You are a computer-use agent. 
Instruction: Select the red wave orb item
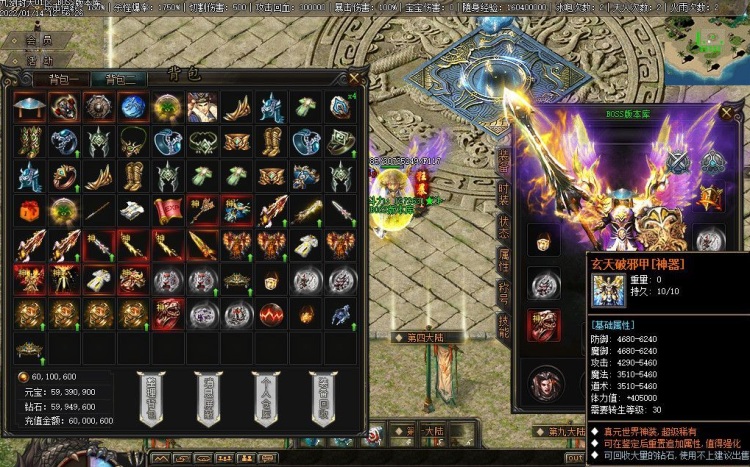point(269,313)
